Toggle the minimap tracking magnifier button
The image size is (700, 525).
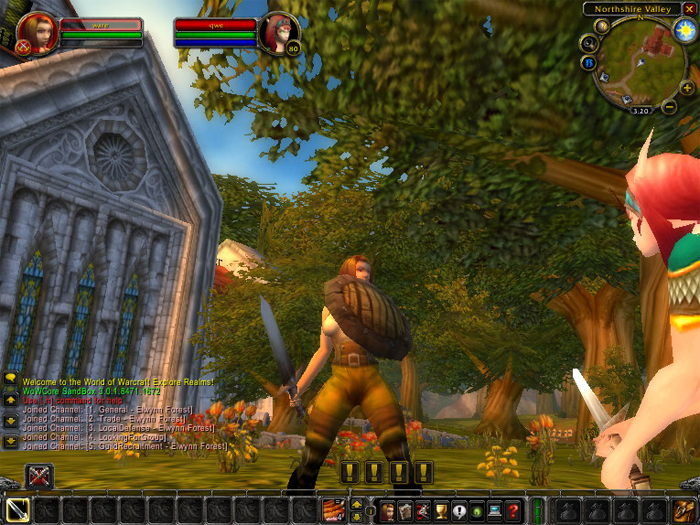click(589, 43)
